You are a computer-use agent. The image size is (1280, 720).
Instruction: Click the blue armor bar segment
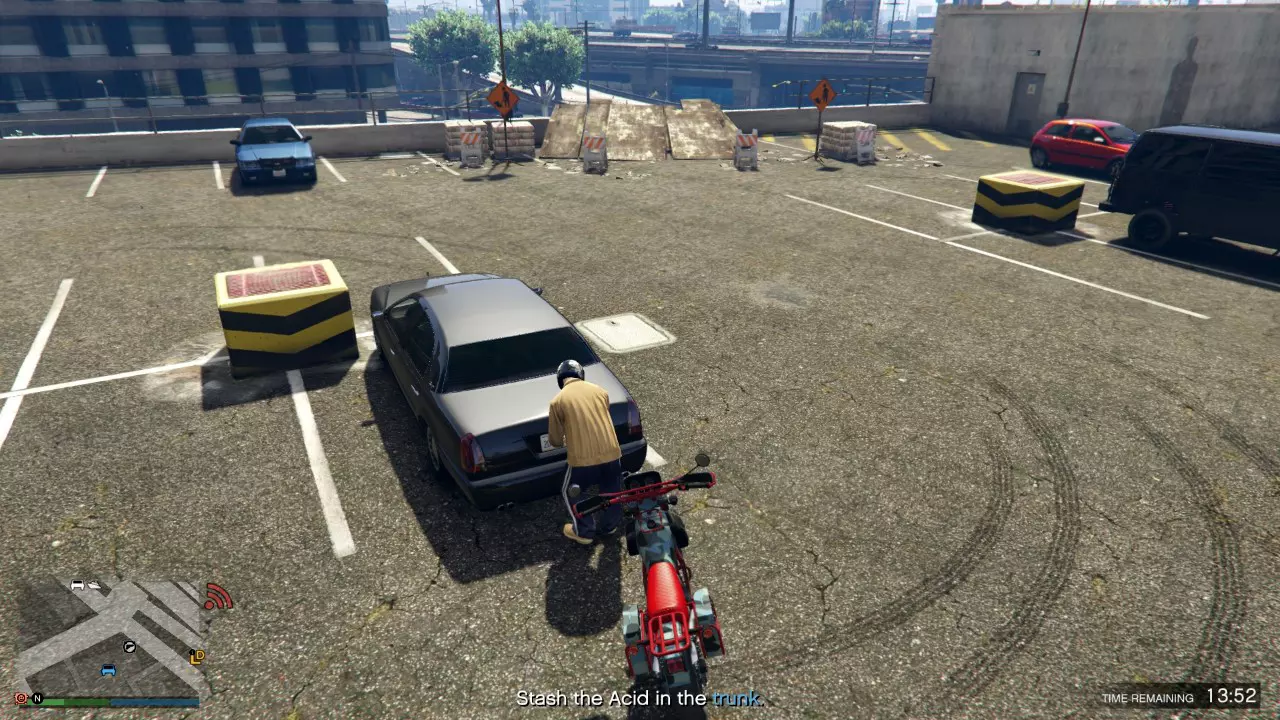[153, 702]
